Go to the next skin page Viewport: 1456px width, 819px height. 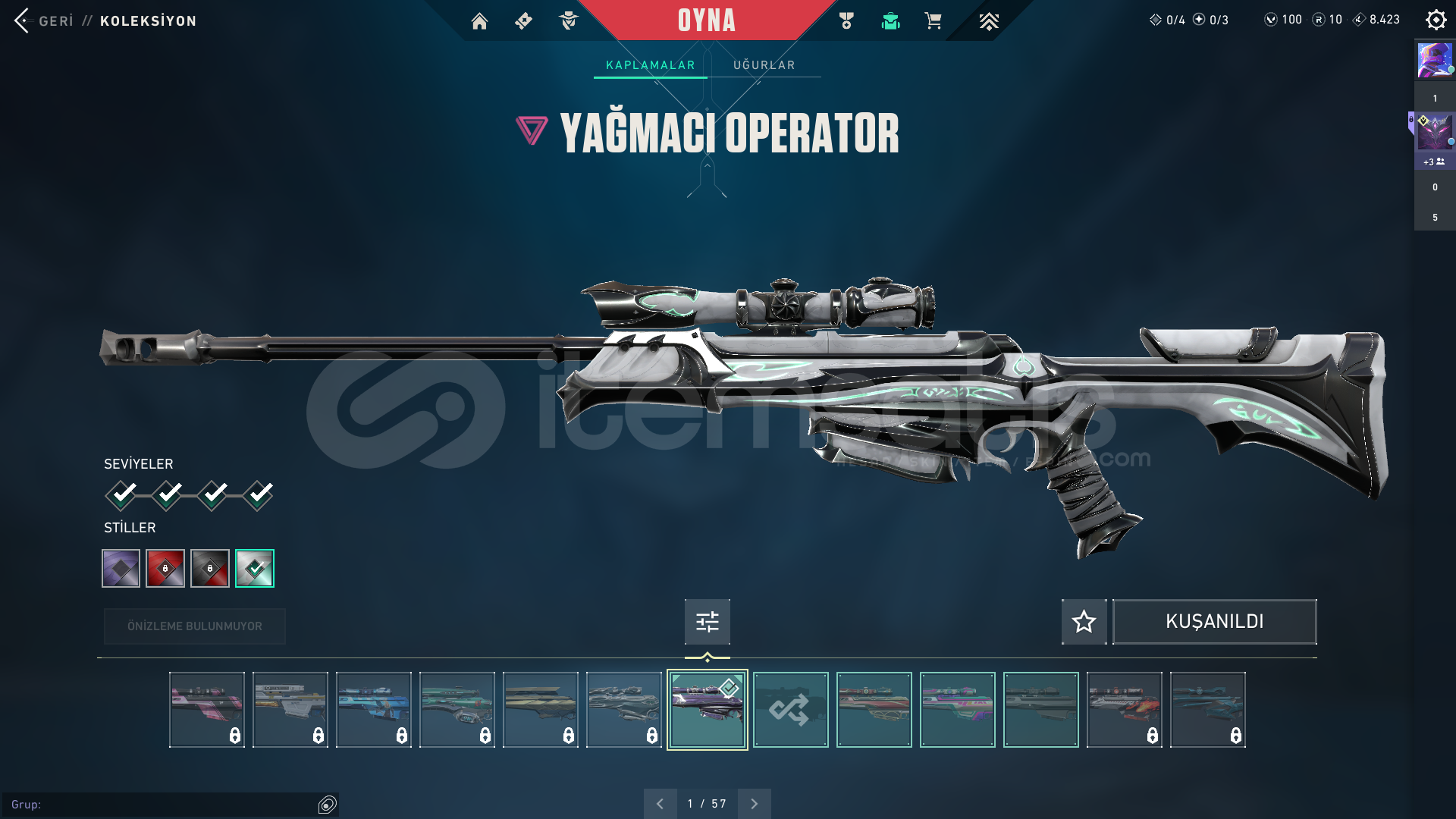pos(754,804)
